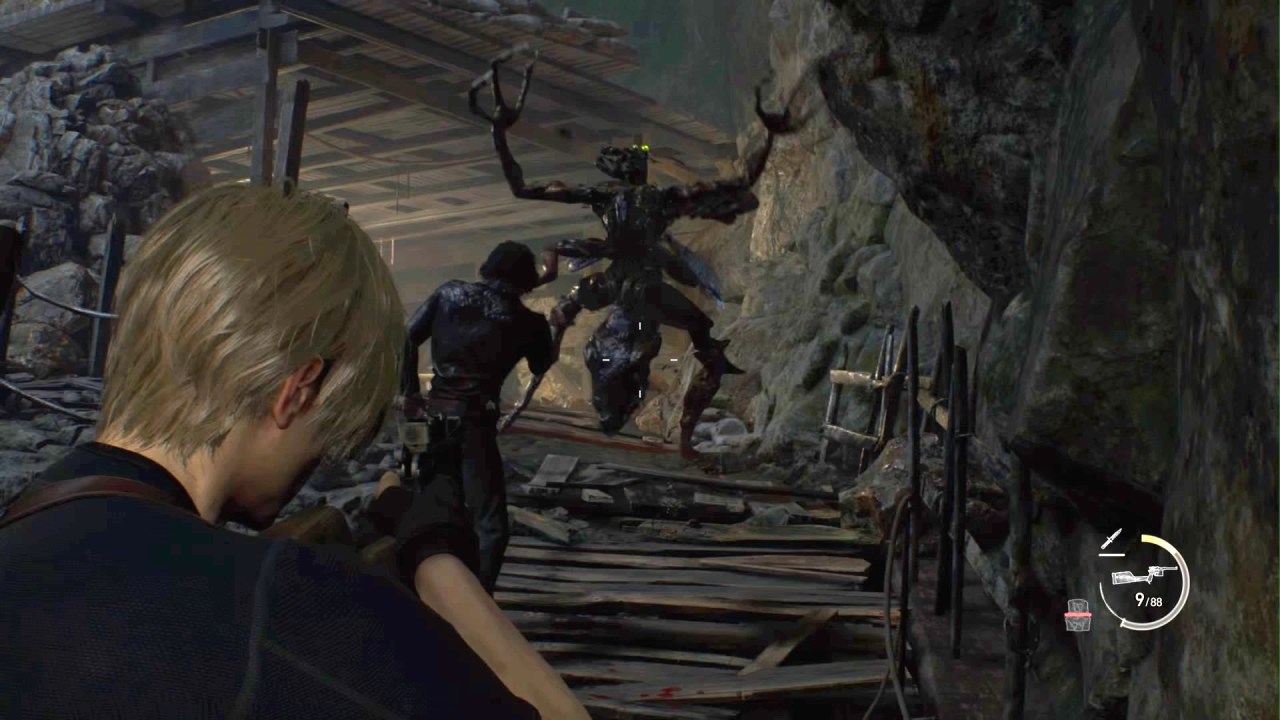1280x720 pixels.
Task: Click the number 9 in the ammo counter
Action: click(1140, 599)
